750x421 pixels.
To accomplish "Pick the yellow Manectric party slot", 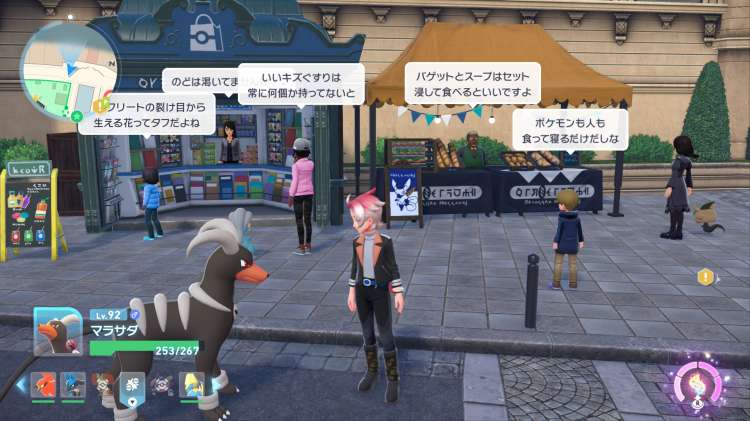I will (191, 385).
